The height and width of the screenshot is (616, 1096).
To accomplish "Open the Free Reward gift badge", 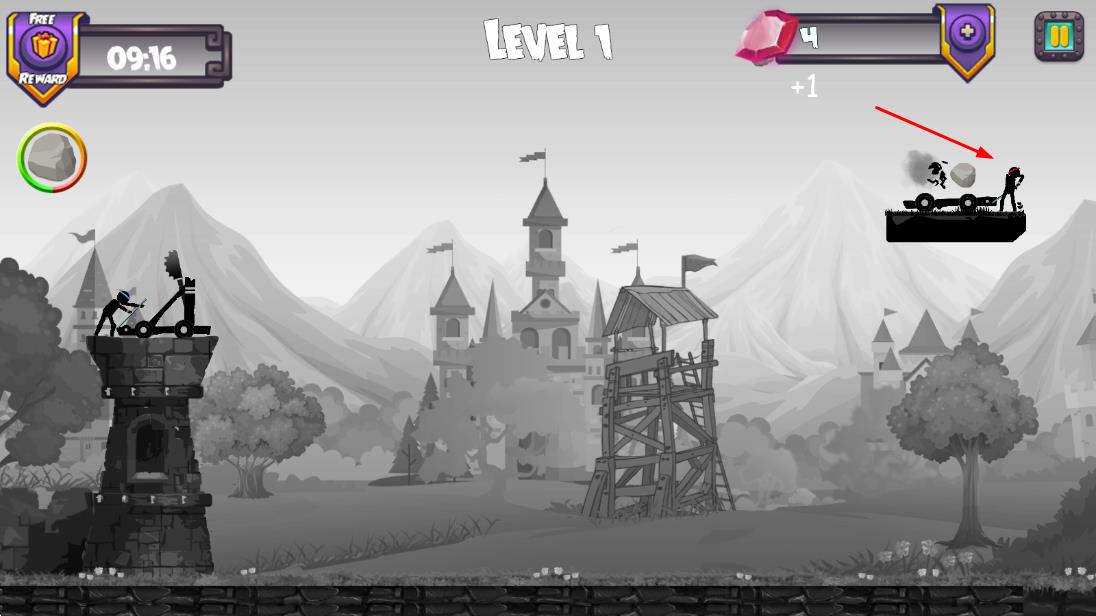I will (x=44, y=50).
